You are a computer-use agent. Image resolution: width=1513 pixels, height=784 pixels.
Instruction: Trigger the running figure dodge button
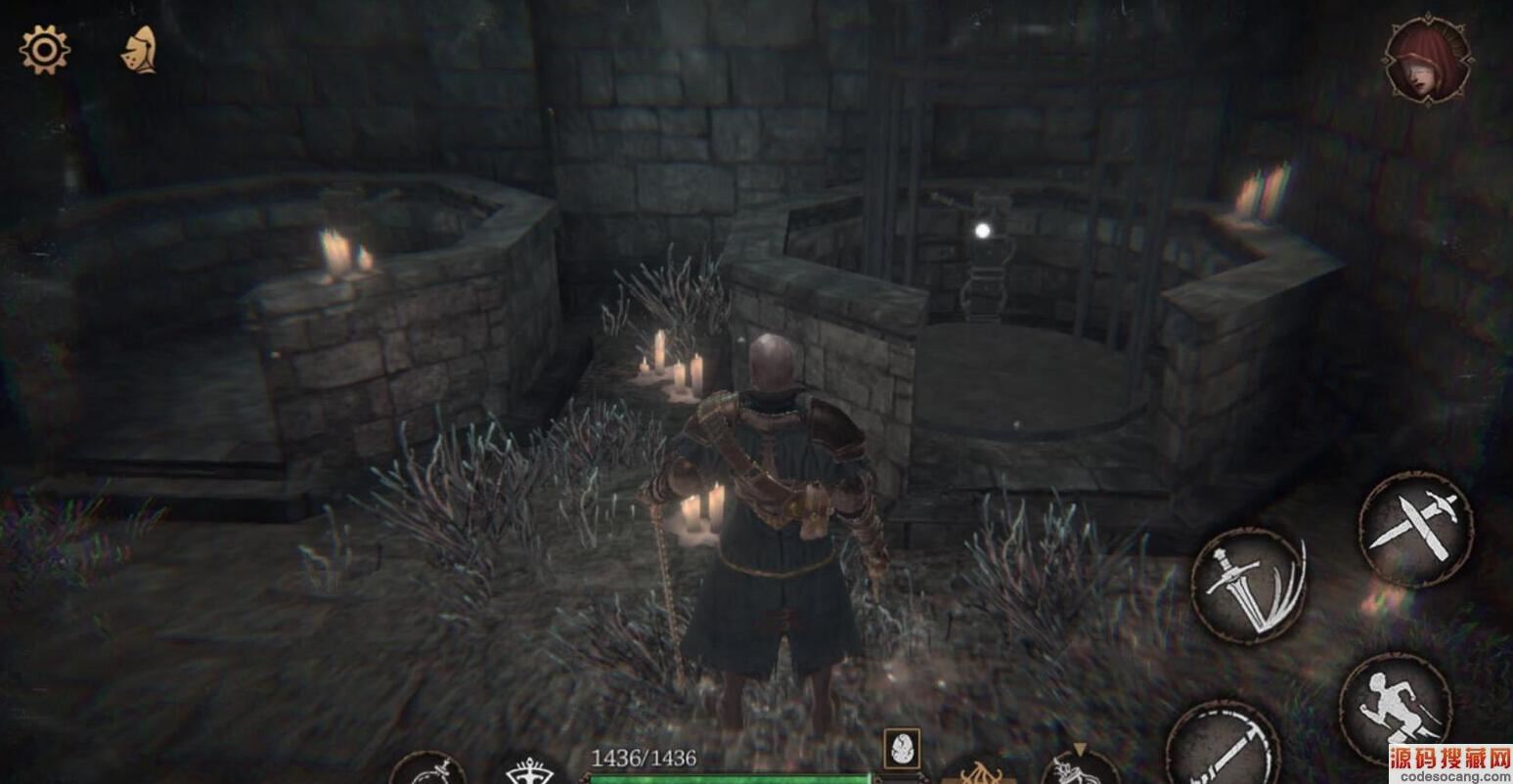point(1394,707)
